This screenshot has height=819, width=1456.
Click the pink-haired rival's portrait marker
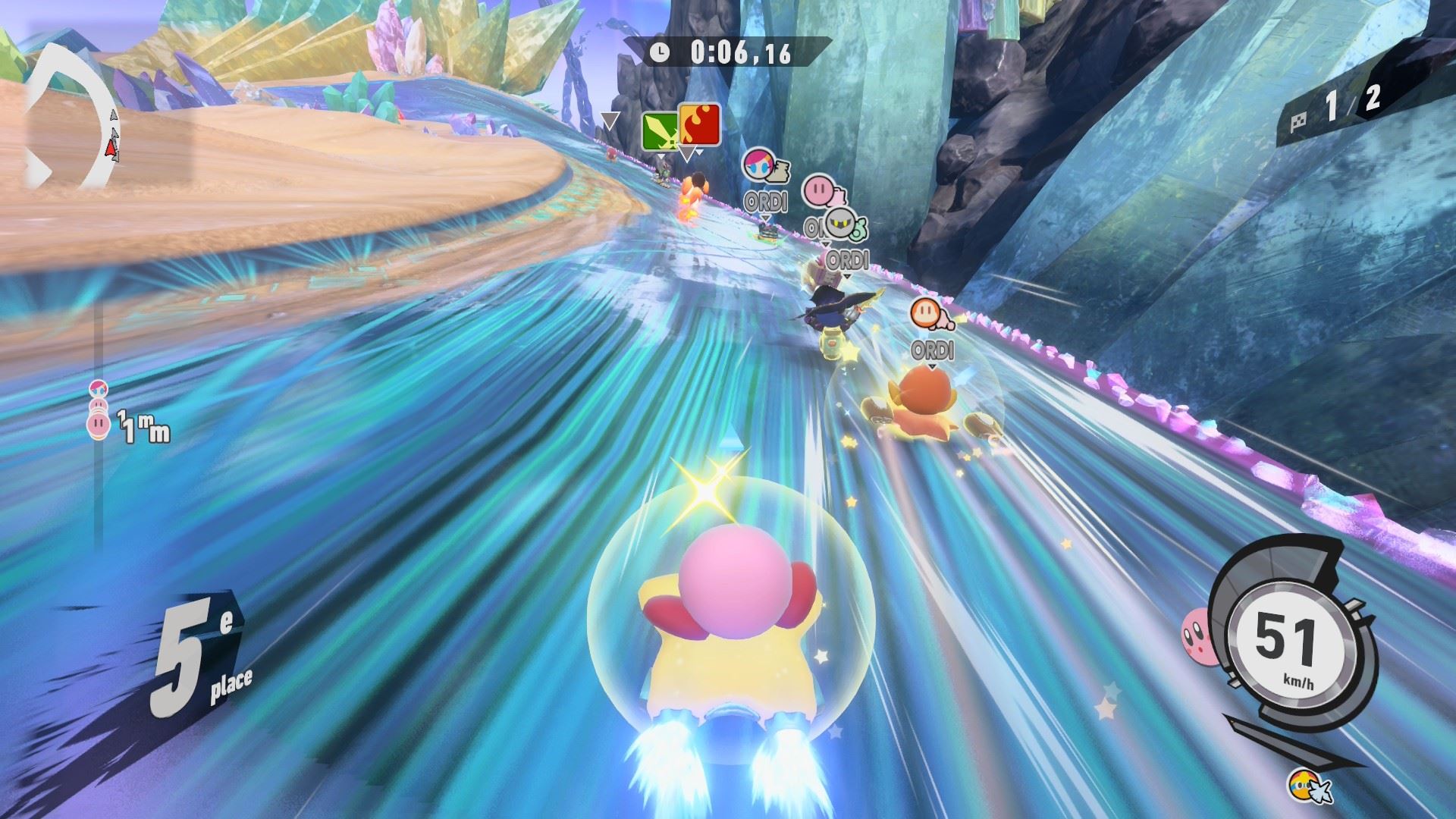coord(757,164)
